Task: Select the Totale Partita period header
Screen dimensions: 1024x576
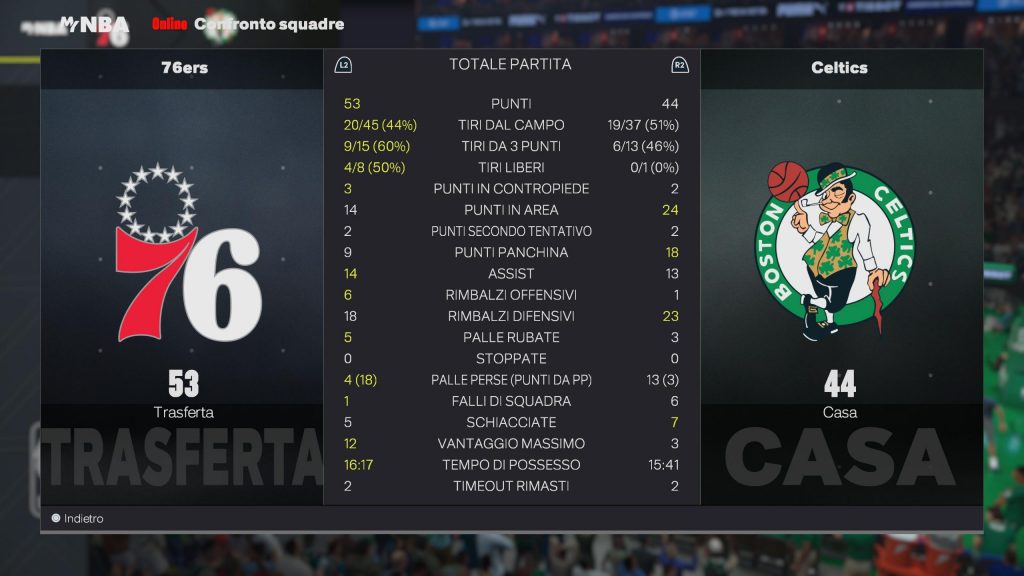Action: point(510,64)
